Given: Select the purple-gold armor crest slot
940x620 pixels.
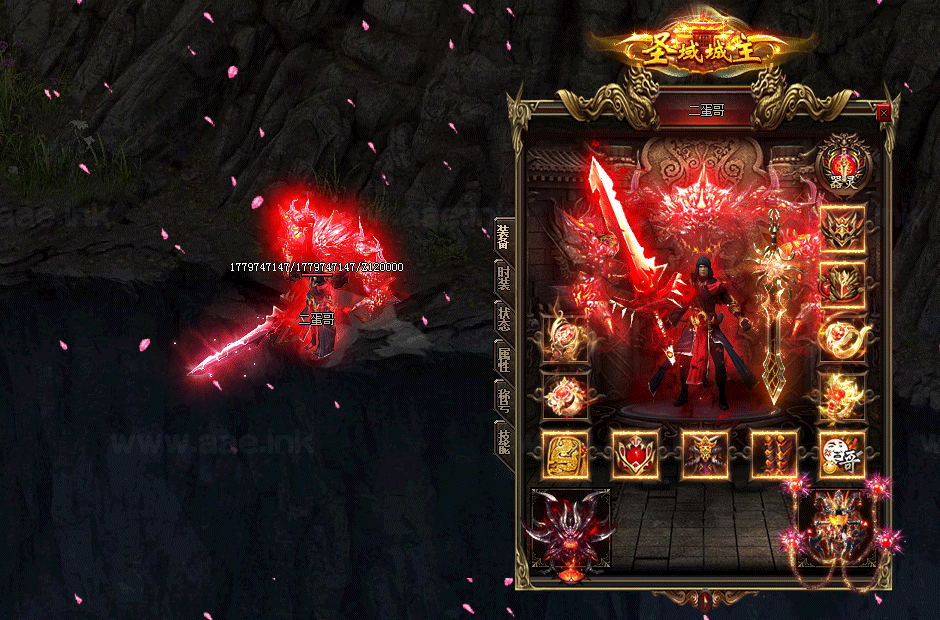Looking at the screenshot, I should [705, 455].
